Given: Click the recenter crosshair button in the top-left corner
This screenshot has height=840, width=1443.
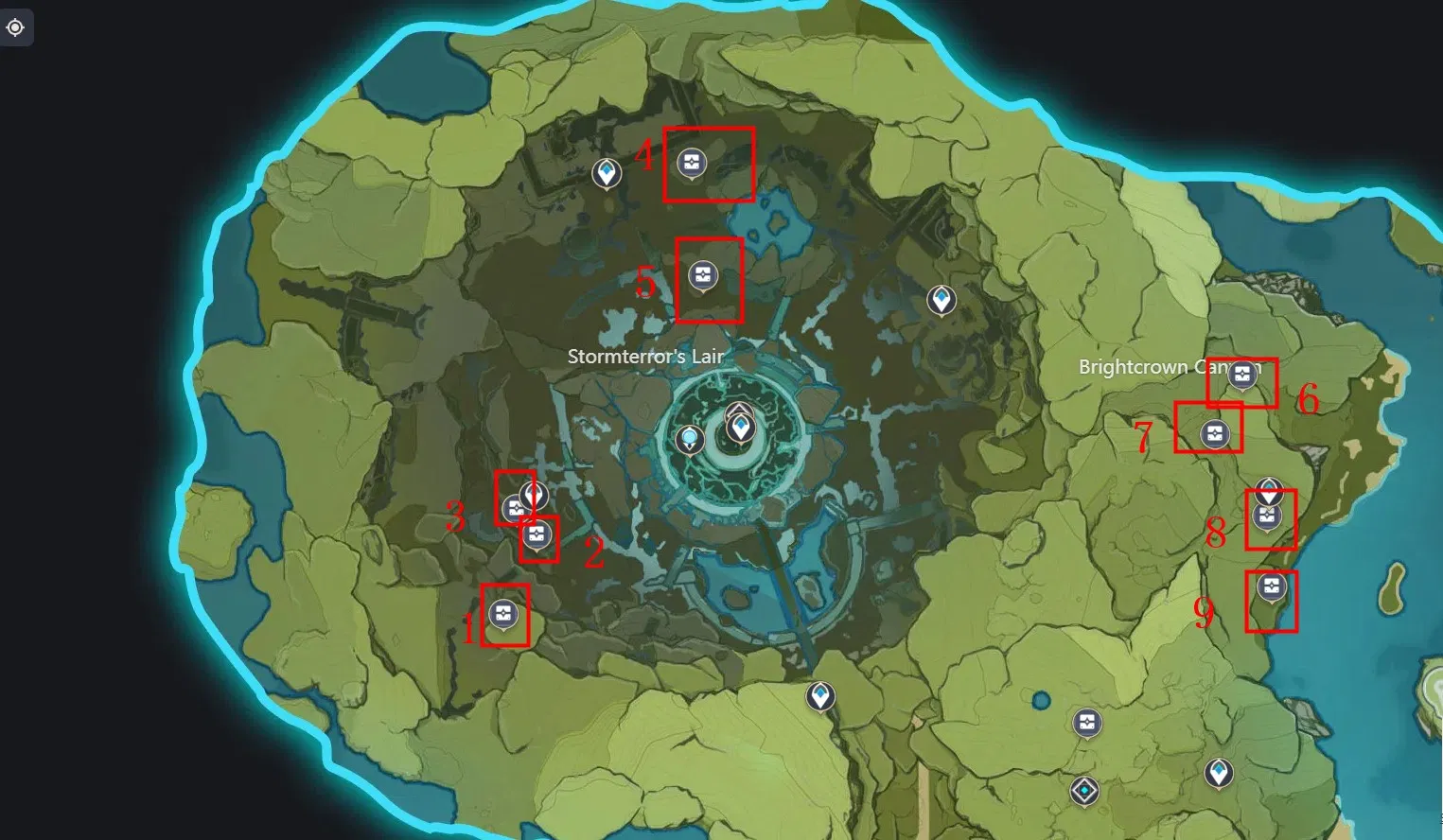Looking at the screenshot, I should pyautogui.click(x=13, y=27).
